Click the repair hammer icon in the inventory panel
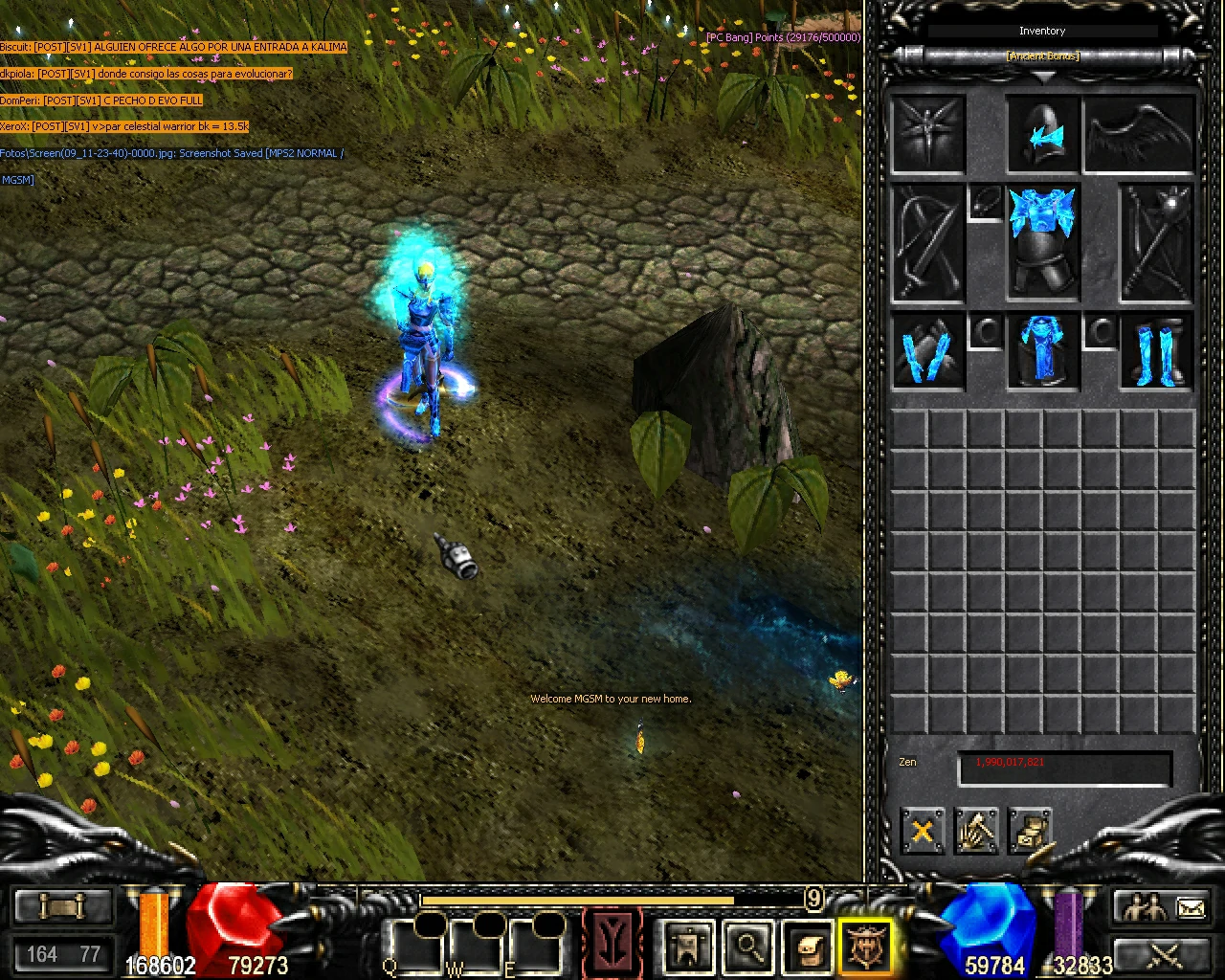1225x980 pixels. pos(977,831)
